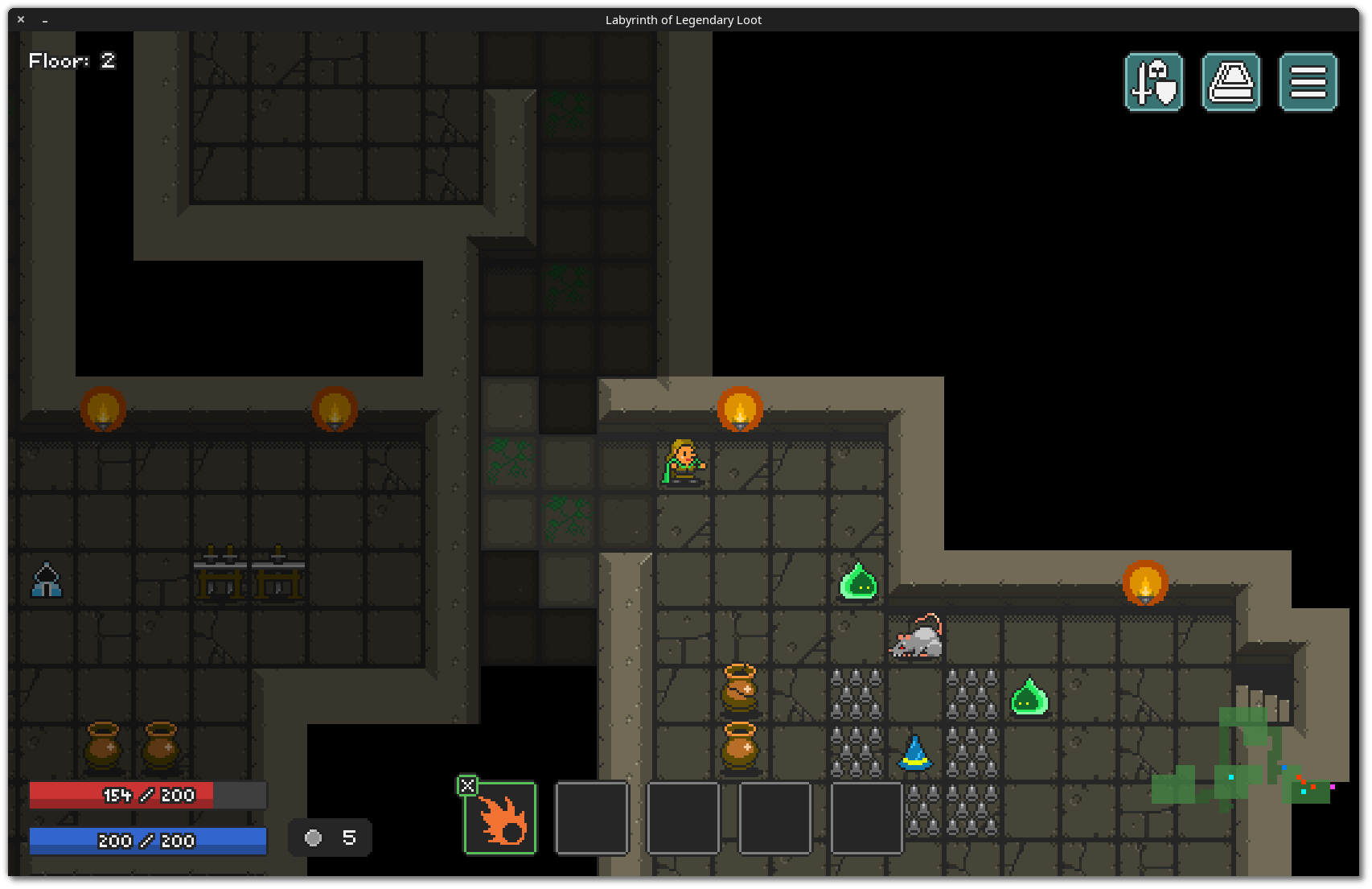The width and height of the screenshot is (1372, 889).
Task: Click the green slime above the rat
Action: pyautogui.click(x=857, y=582)
